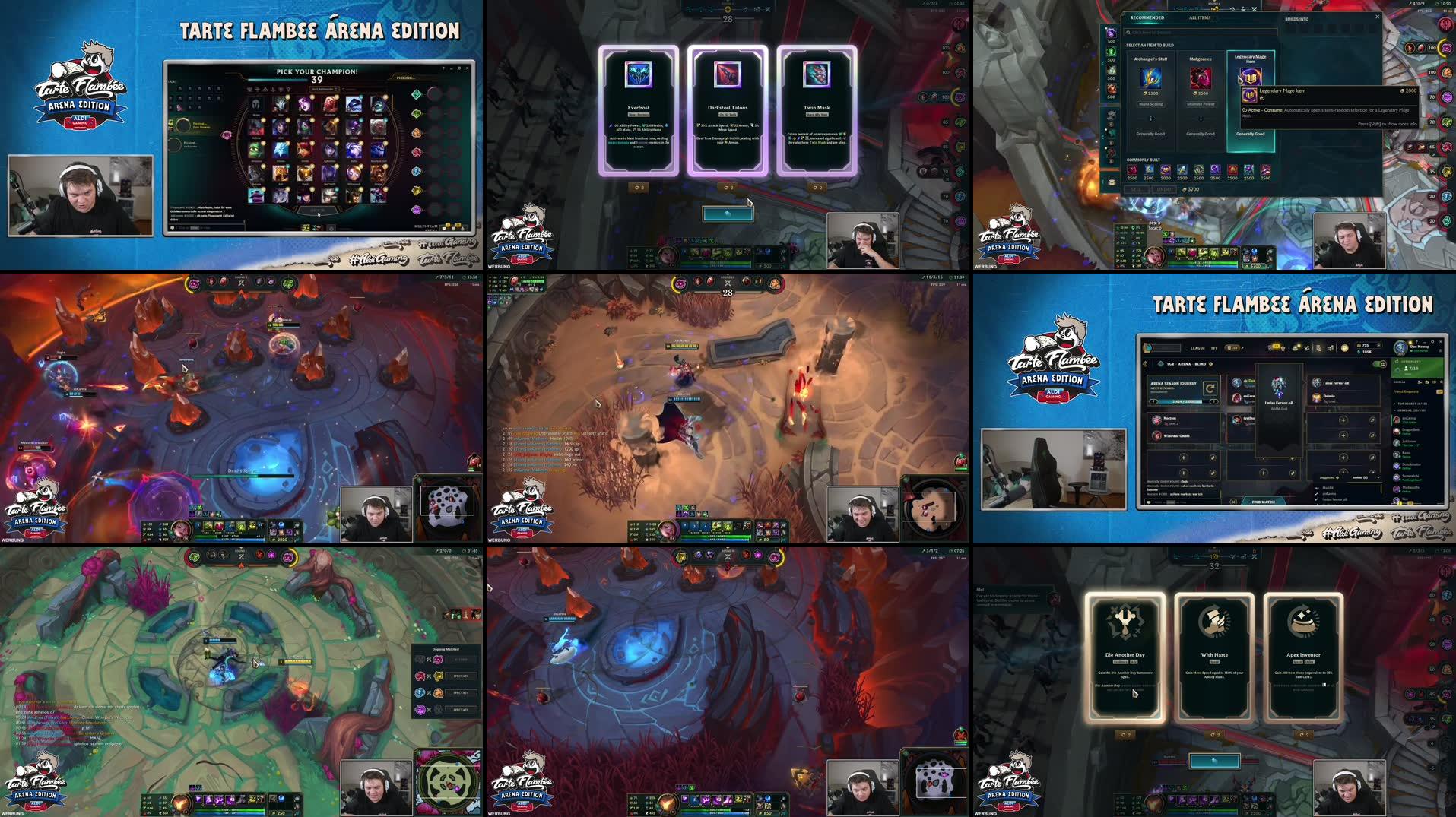Click the Malignance item icon

pyautogui.click(x=1201, y=79)
